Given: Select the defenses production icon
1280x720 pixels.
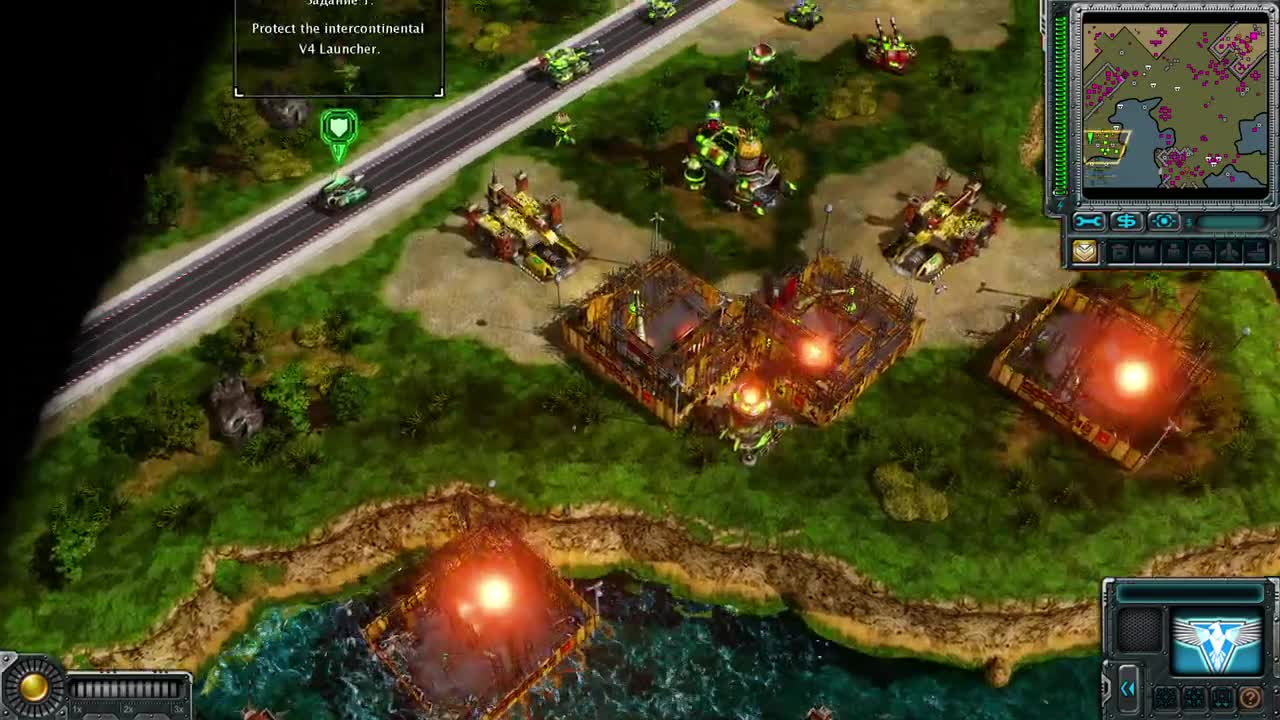Looking at the screenshot, I should coord(1147,249).
